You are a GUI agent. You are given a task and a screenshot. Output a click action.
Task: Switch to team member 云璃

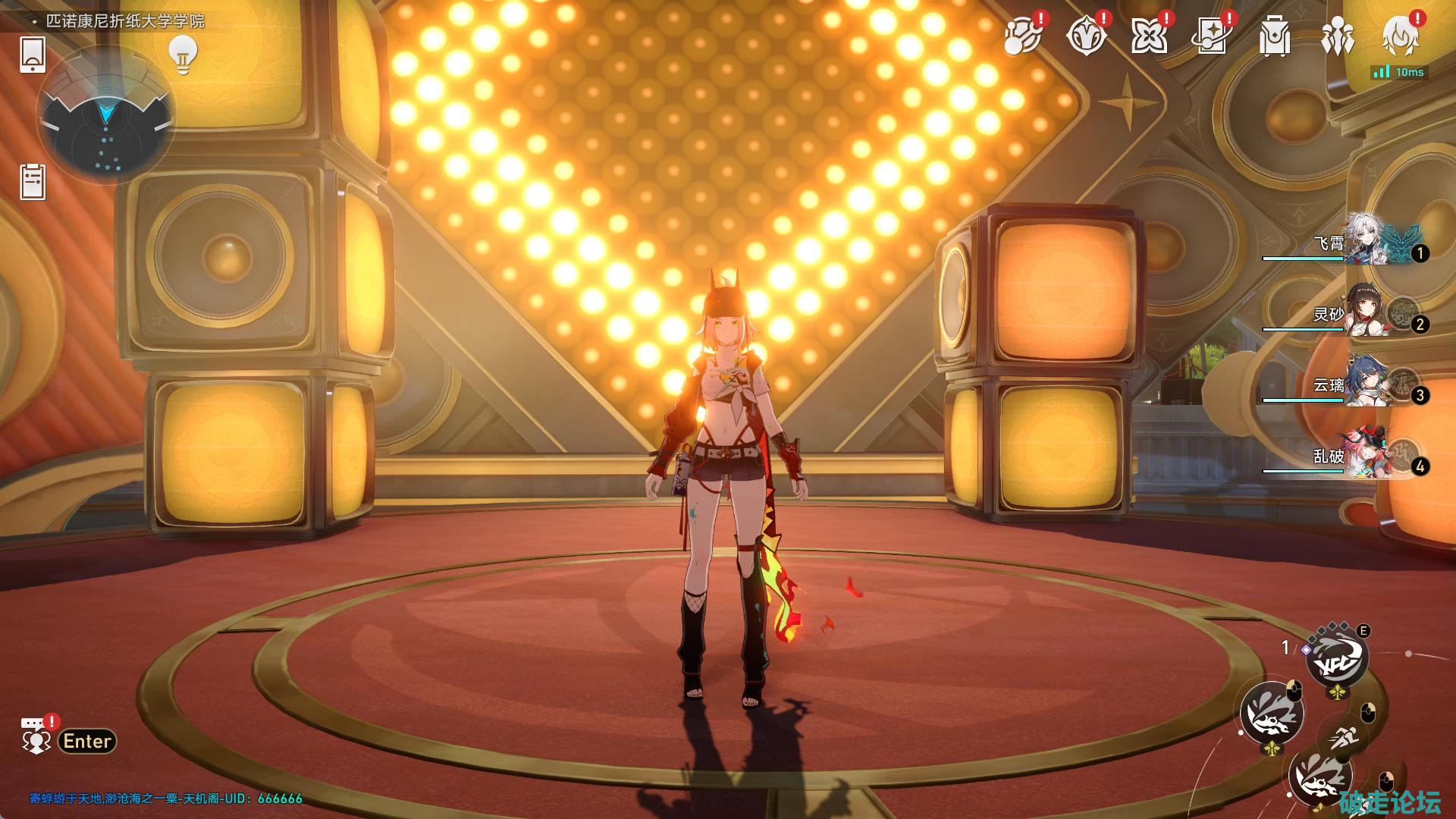1365,382
